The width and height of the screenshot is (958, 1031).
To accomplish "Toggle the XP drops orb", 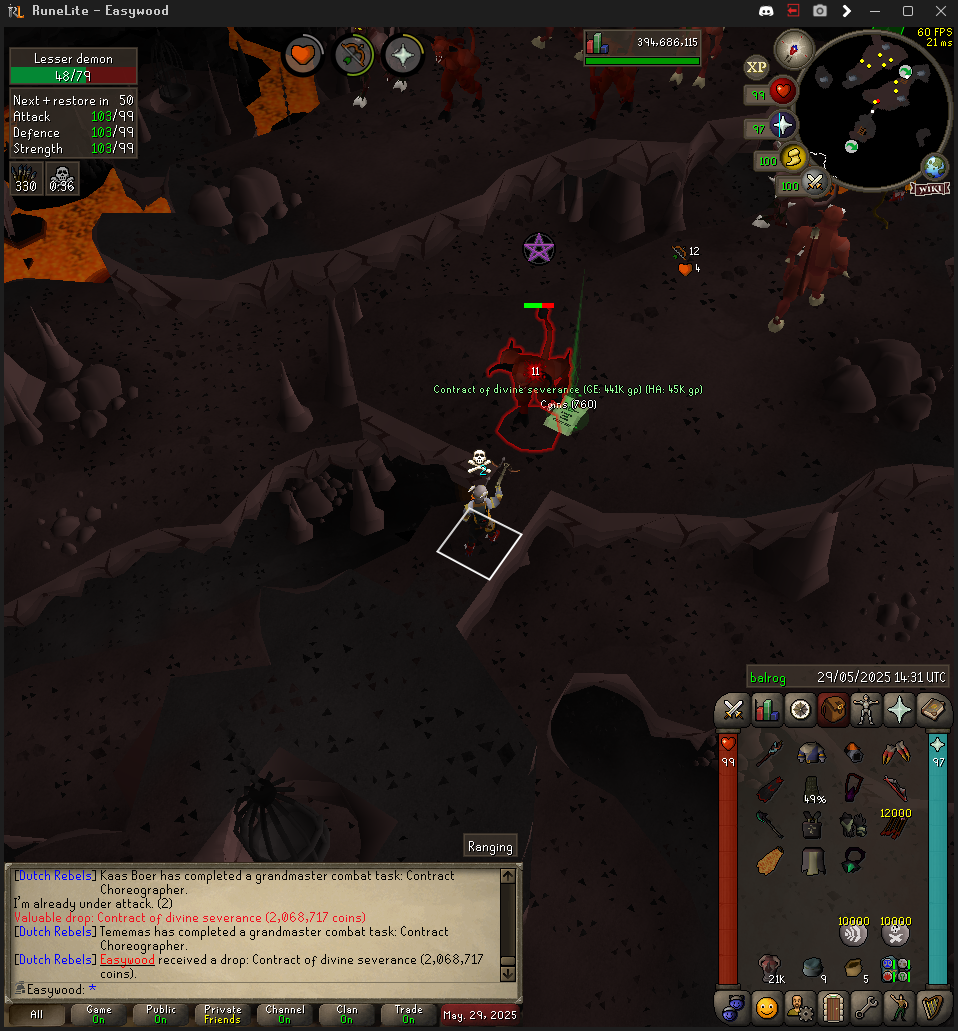I will pos(757,68).
